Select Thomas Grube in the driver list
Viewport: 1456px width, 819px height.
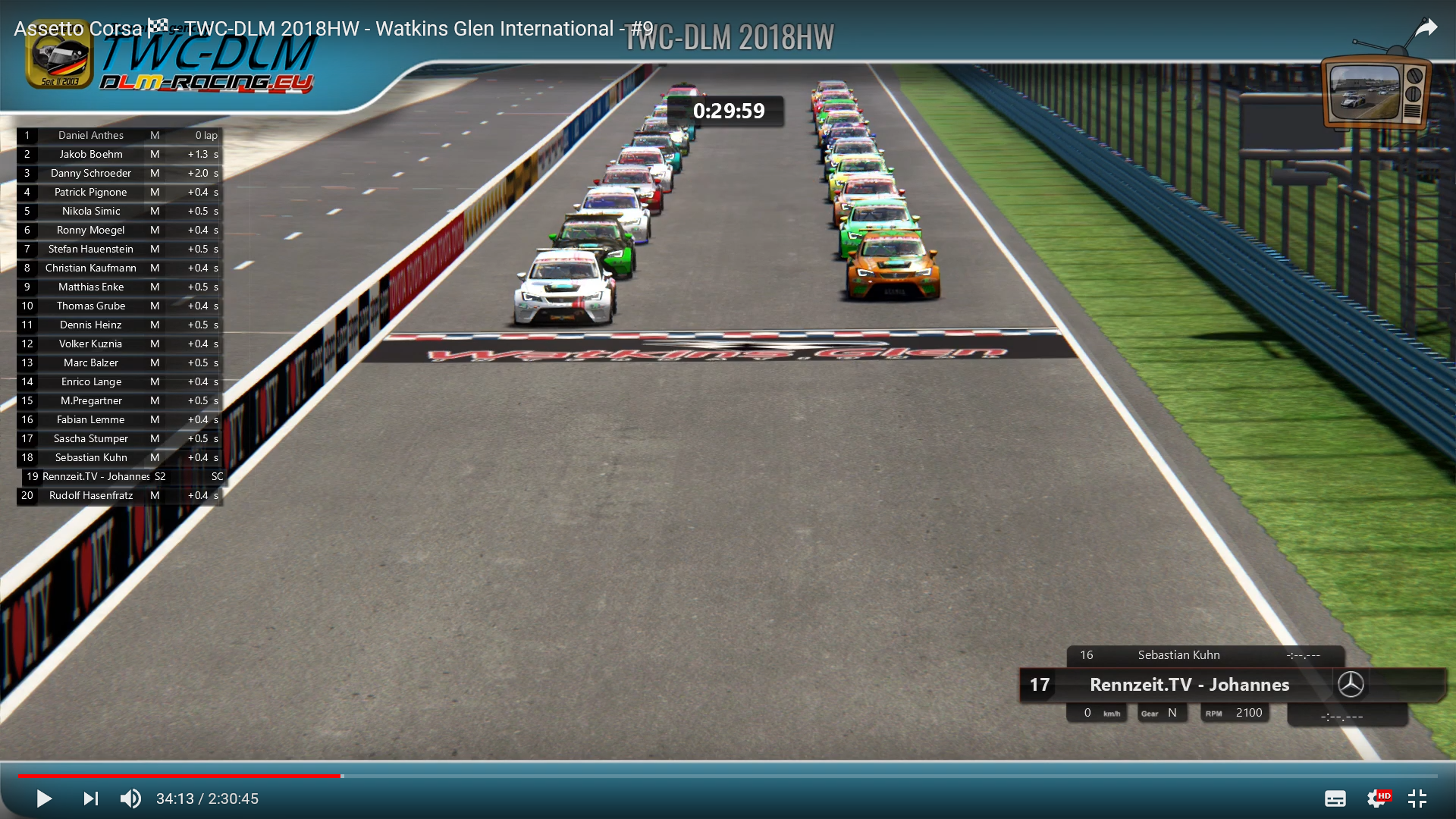pyautogui.click(x=91, y=306)
